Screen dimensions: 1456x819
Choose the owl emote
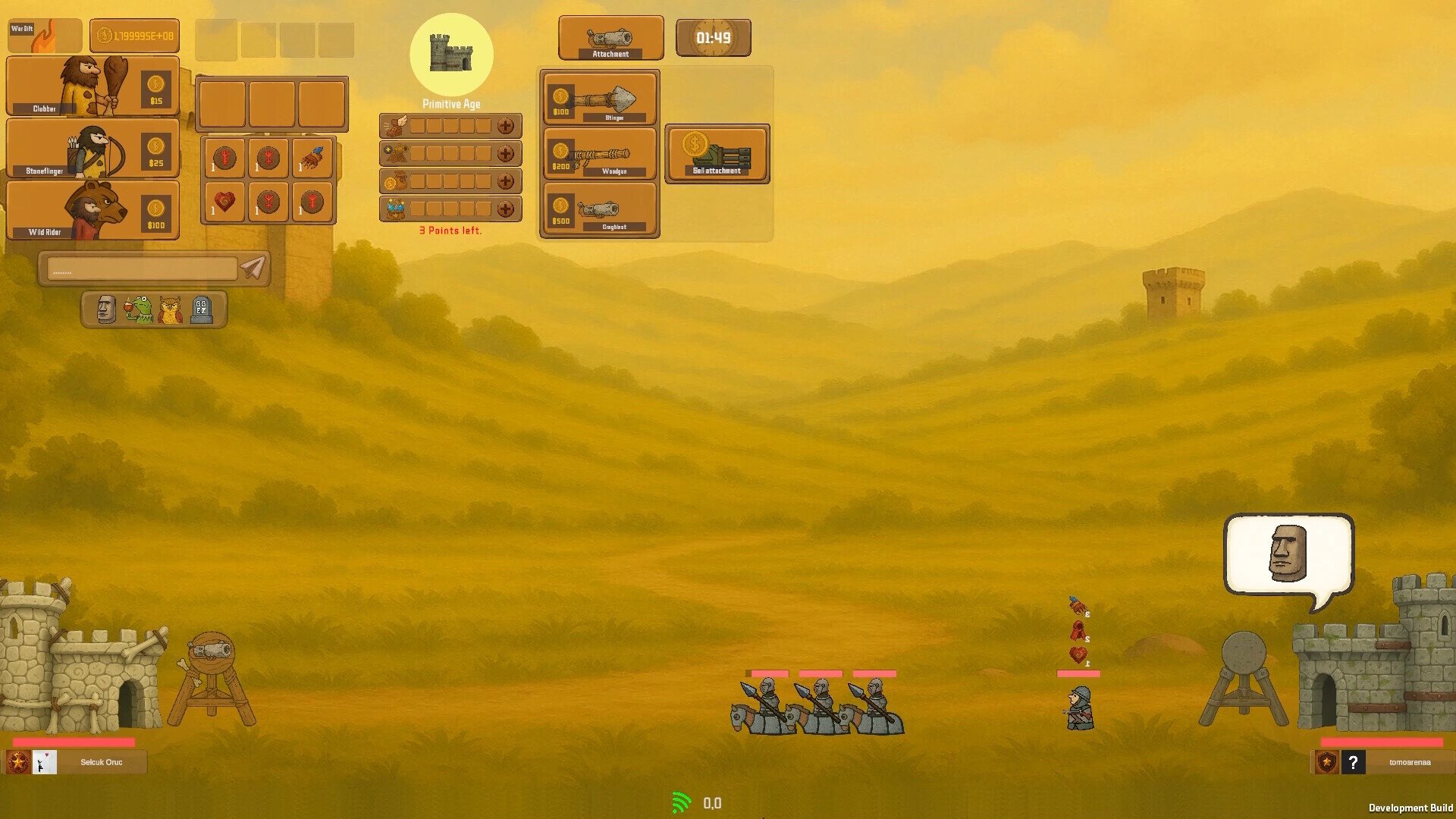pos(171,309)
